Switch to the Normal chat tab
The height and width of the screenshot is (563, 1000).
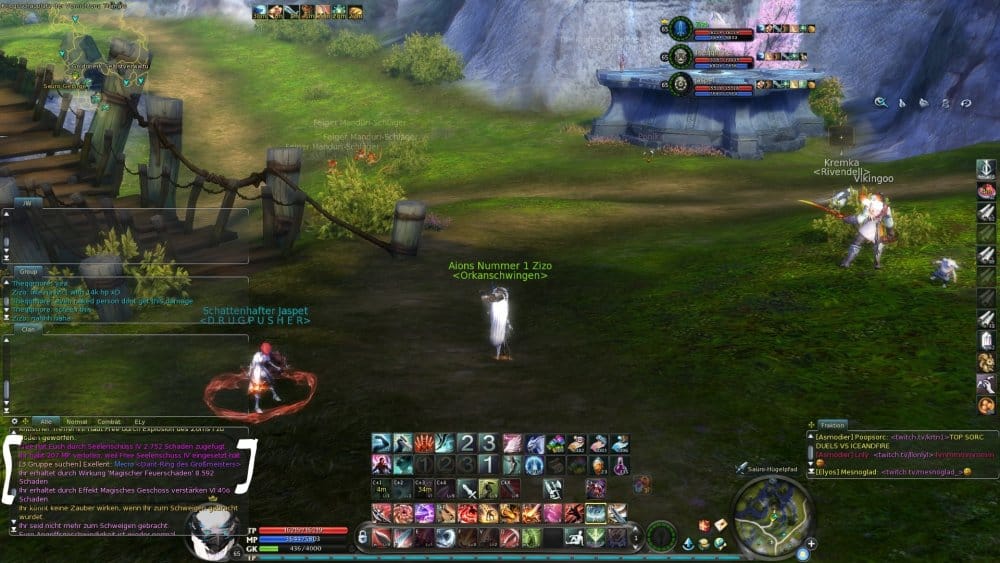(x=77, y=421)
